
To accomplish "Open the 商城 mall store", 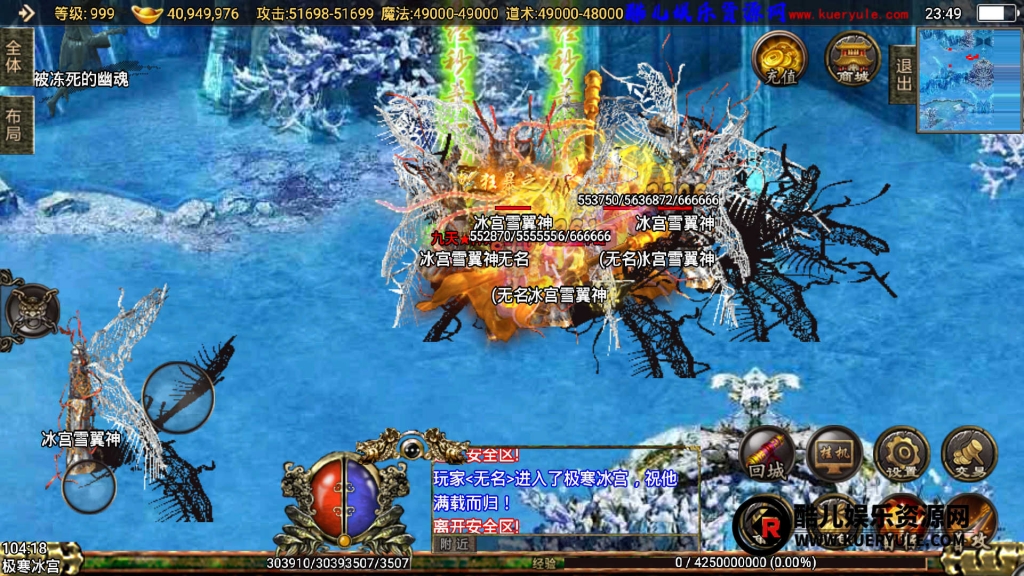I will (x=852, y=58).
